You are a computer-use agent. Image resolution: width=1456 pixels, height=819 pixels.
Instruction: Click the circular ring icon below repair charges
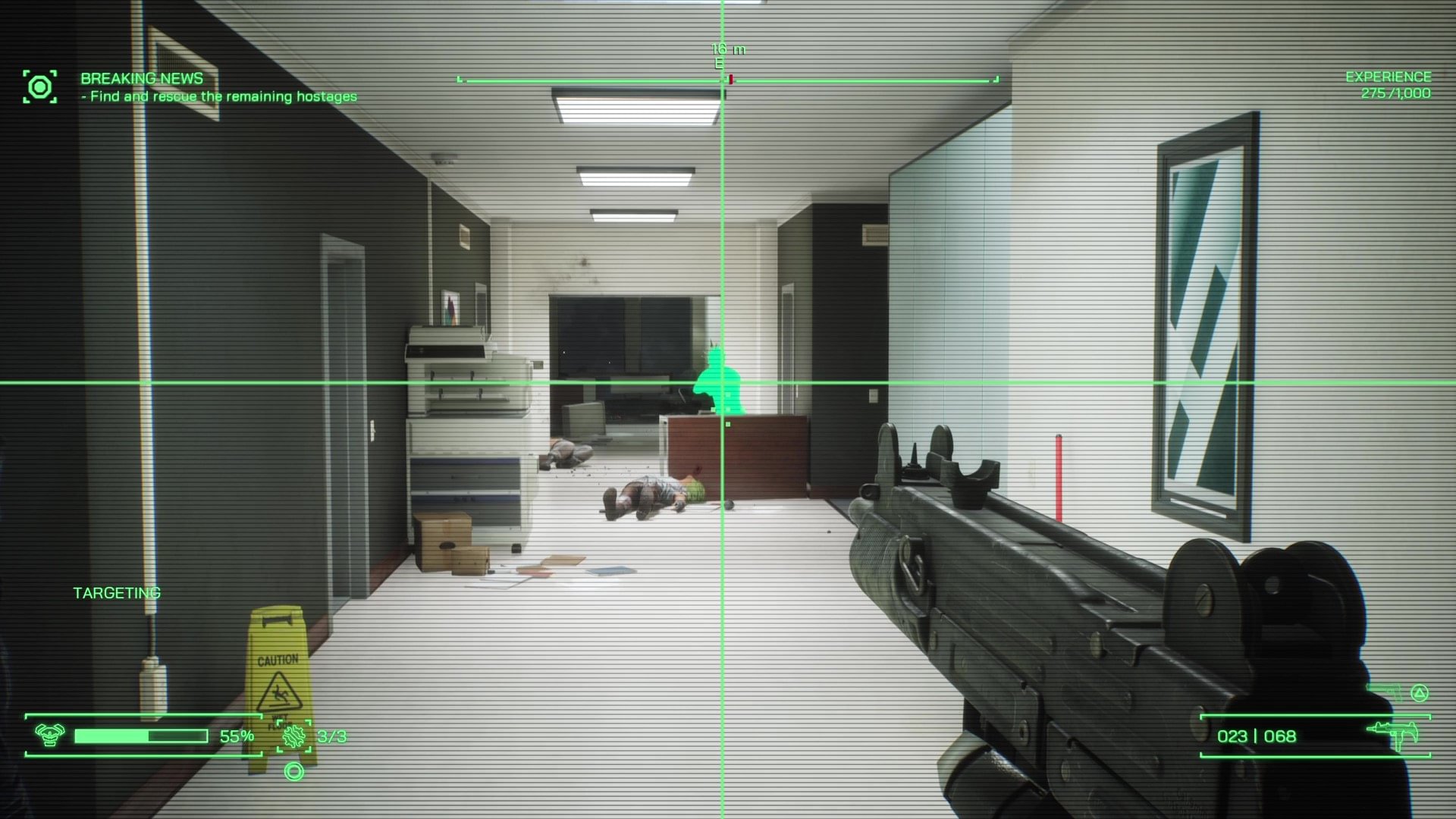[293, 772]
